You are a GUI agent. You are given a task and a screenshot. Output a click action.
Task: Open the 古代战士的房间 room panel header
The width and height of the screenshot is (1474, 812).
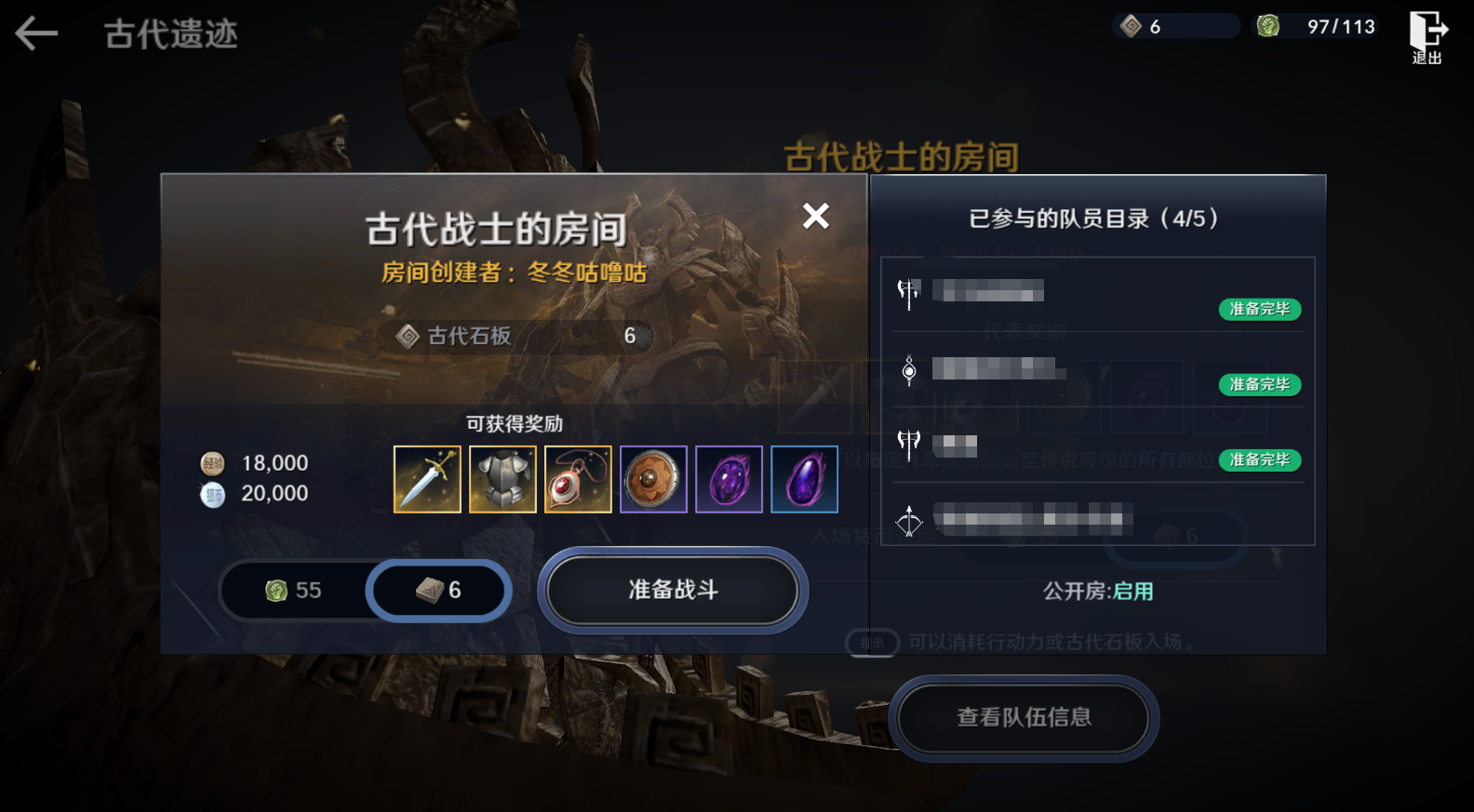click(x=497, y=223)
